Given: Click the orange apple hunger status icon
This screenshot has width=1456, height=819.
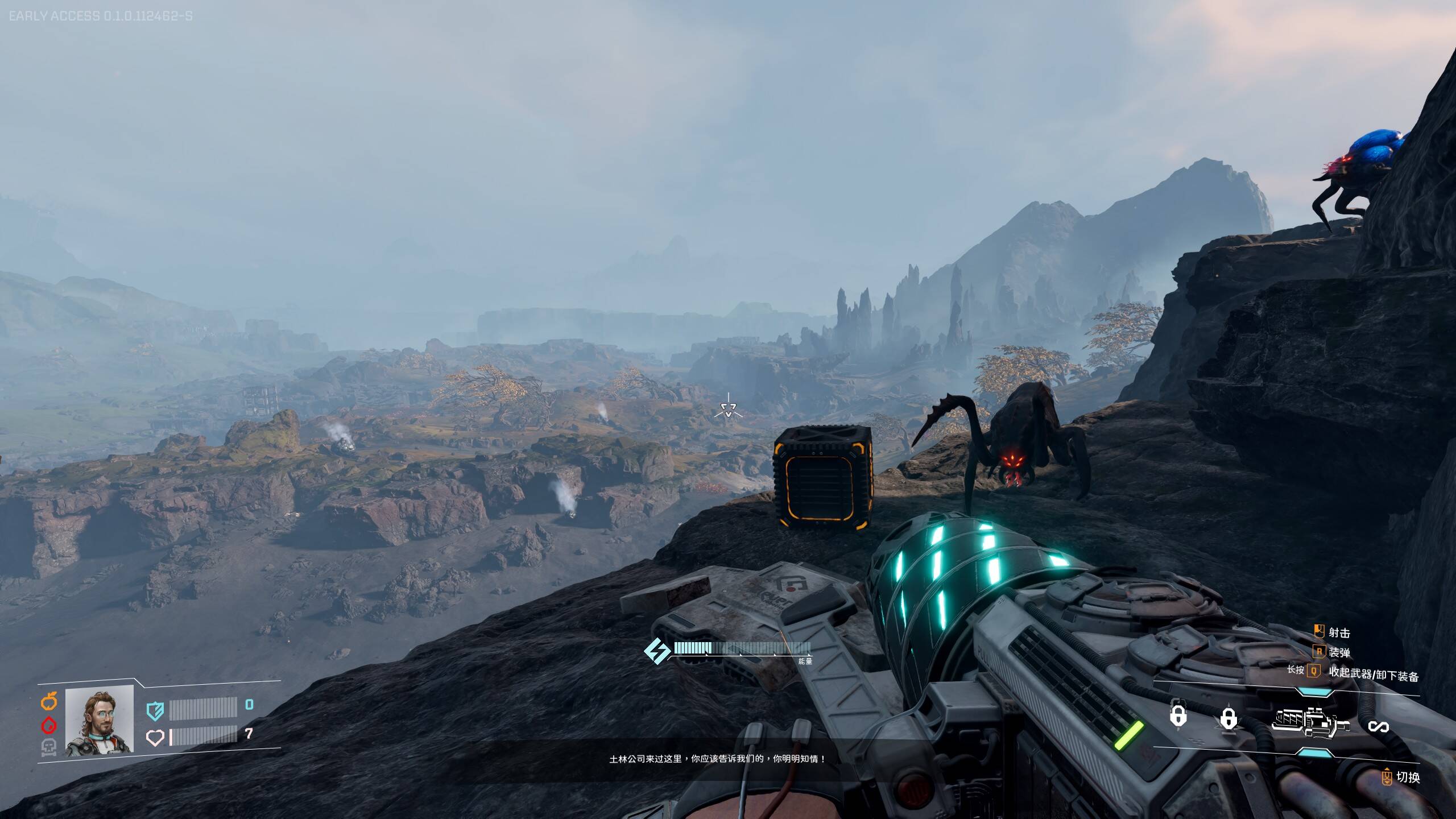Looking at the screenshot, I should [49, 702].
